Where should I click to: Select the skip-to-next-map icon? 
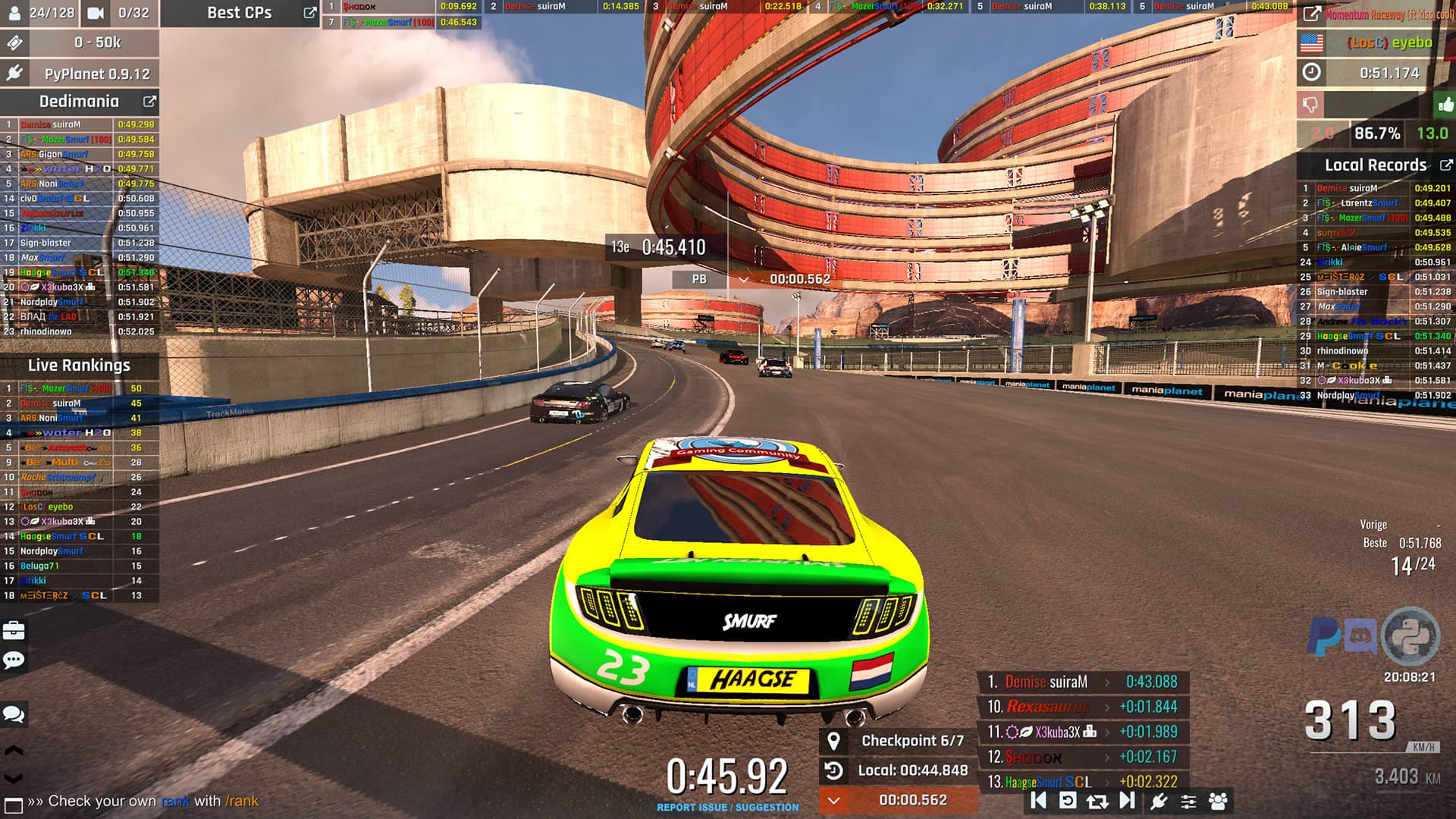1128,802
